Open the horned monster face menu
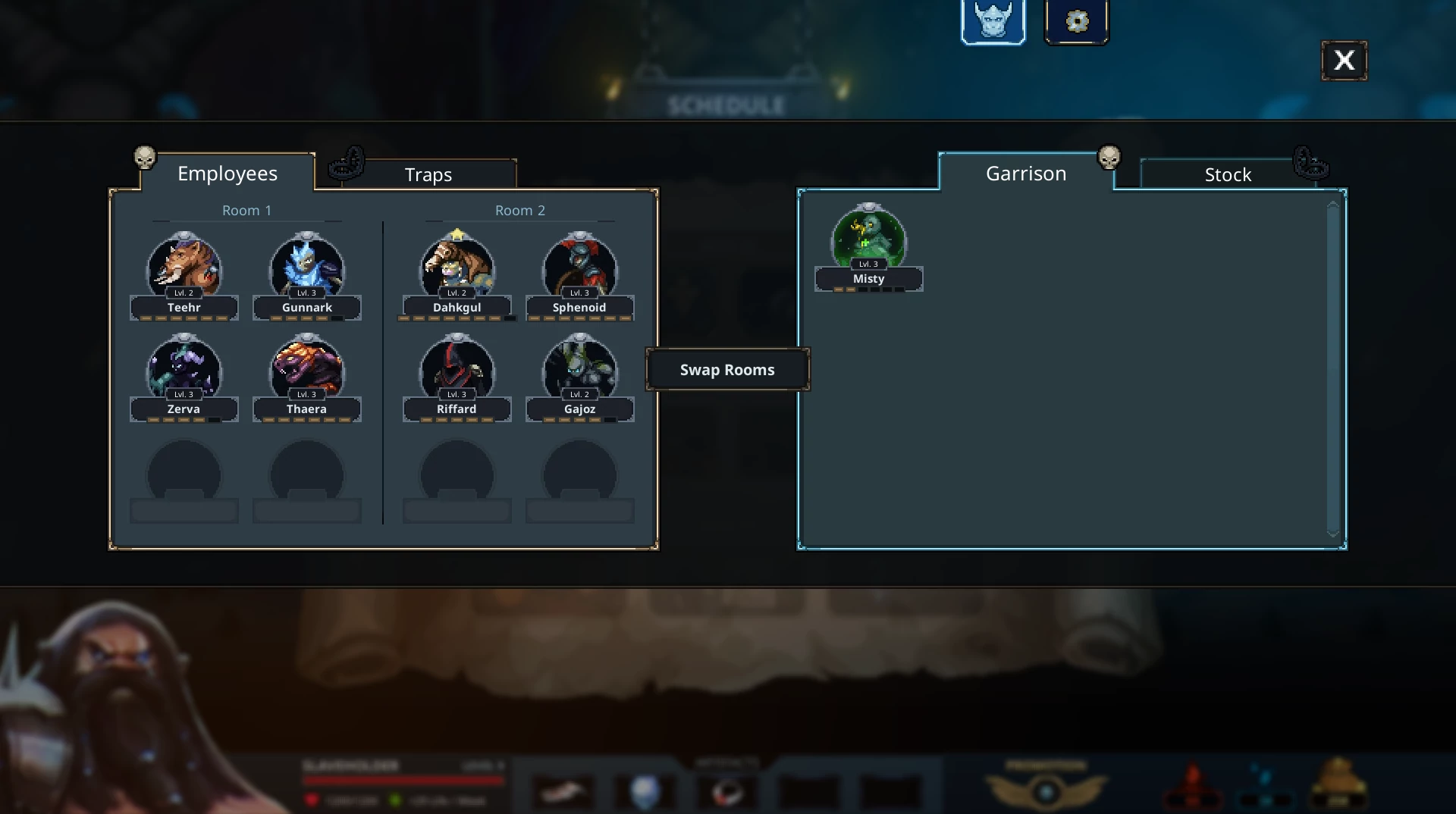1456x814 pixels. [993, 20]
